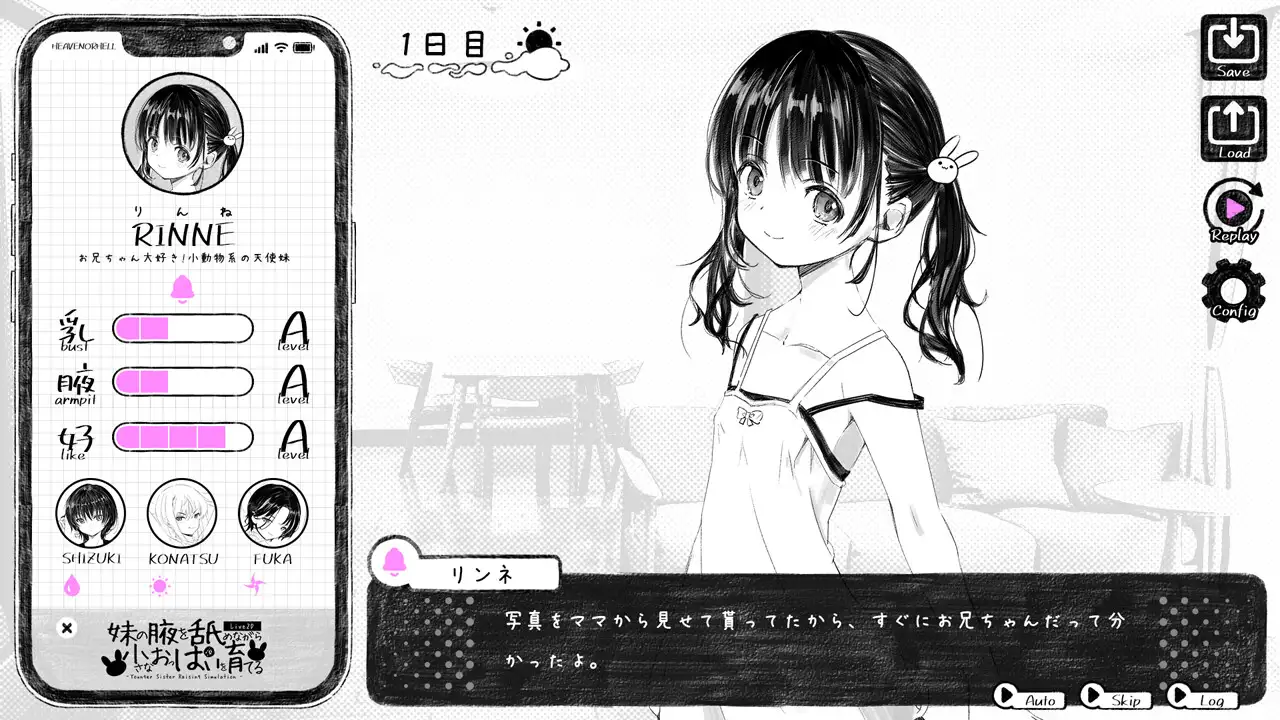Close the phone screen with the X

pyautogui.click(x=66, y=628)
